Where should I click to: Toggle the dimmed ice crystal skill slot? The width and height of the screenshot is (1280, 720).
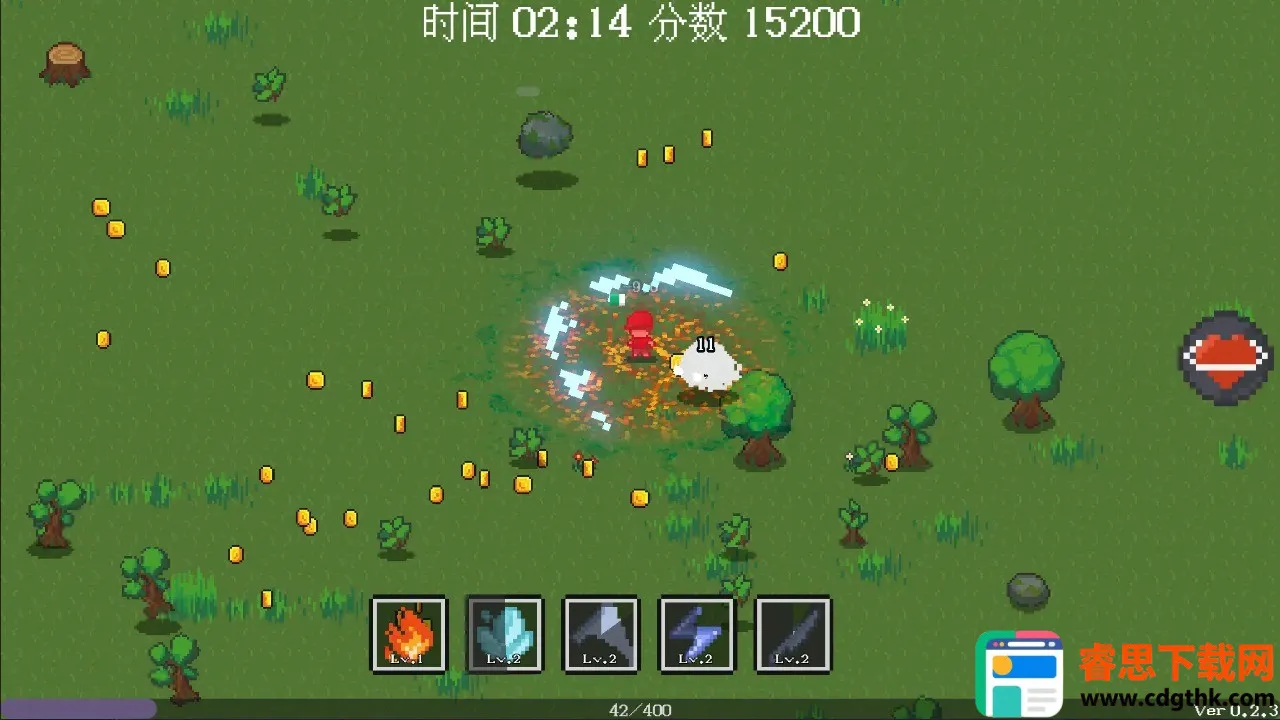coord(505,634)
